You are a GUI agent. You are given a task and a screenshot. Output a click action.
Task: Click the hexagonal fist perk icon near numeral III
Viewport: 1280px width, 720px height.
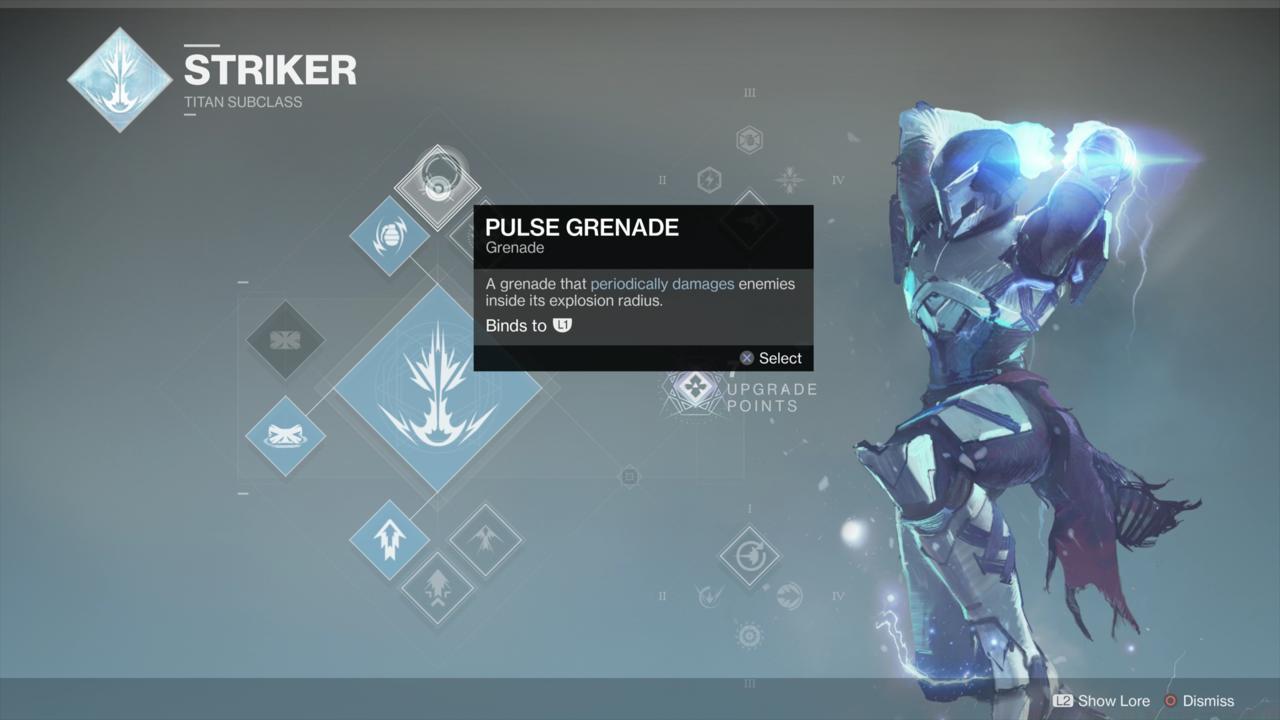coord(750,139)
